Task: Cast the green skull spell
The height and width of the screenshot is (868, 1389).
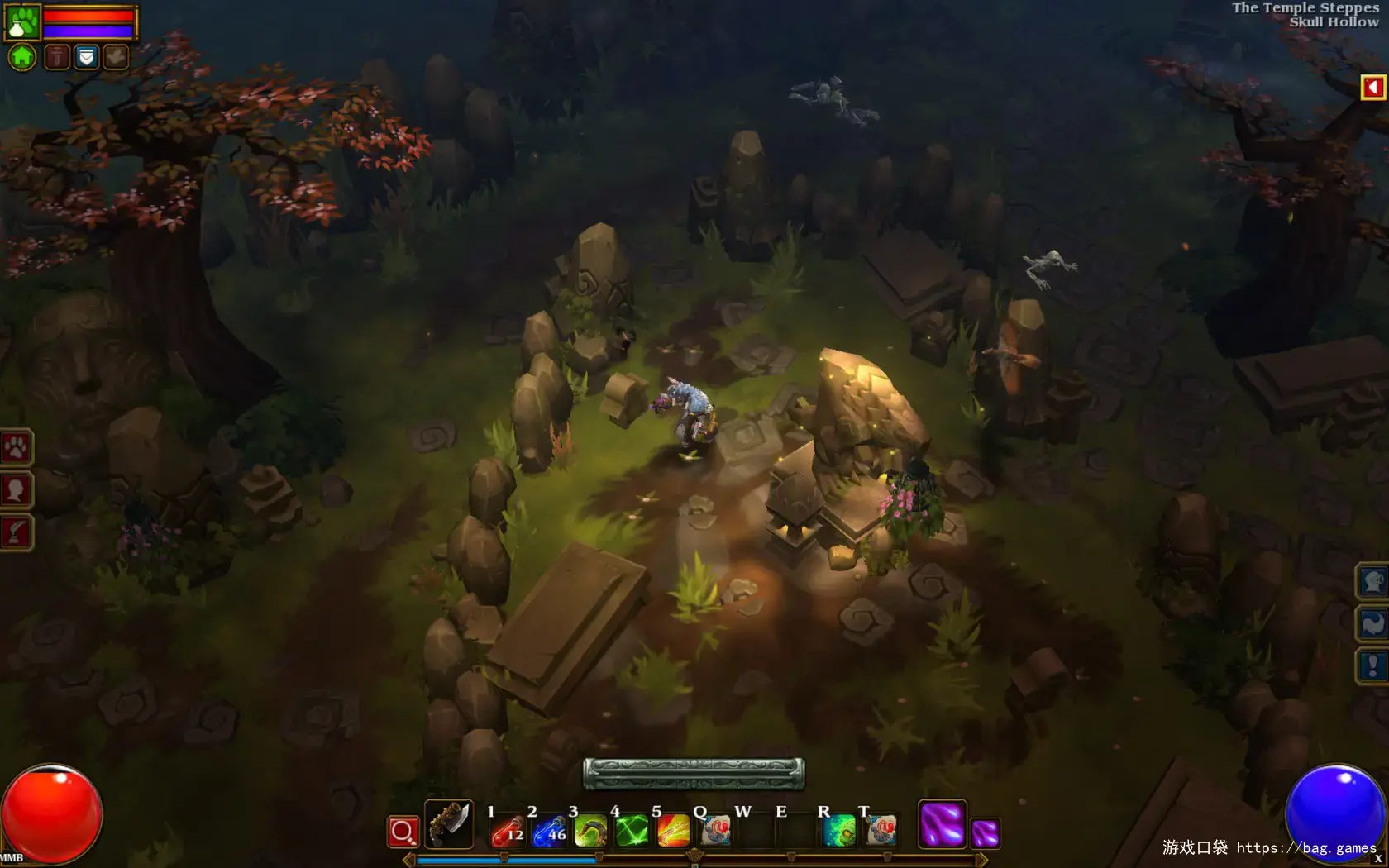Action: pos(839,830)
